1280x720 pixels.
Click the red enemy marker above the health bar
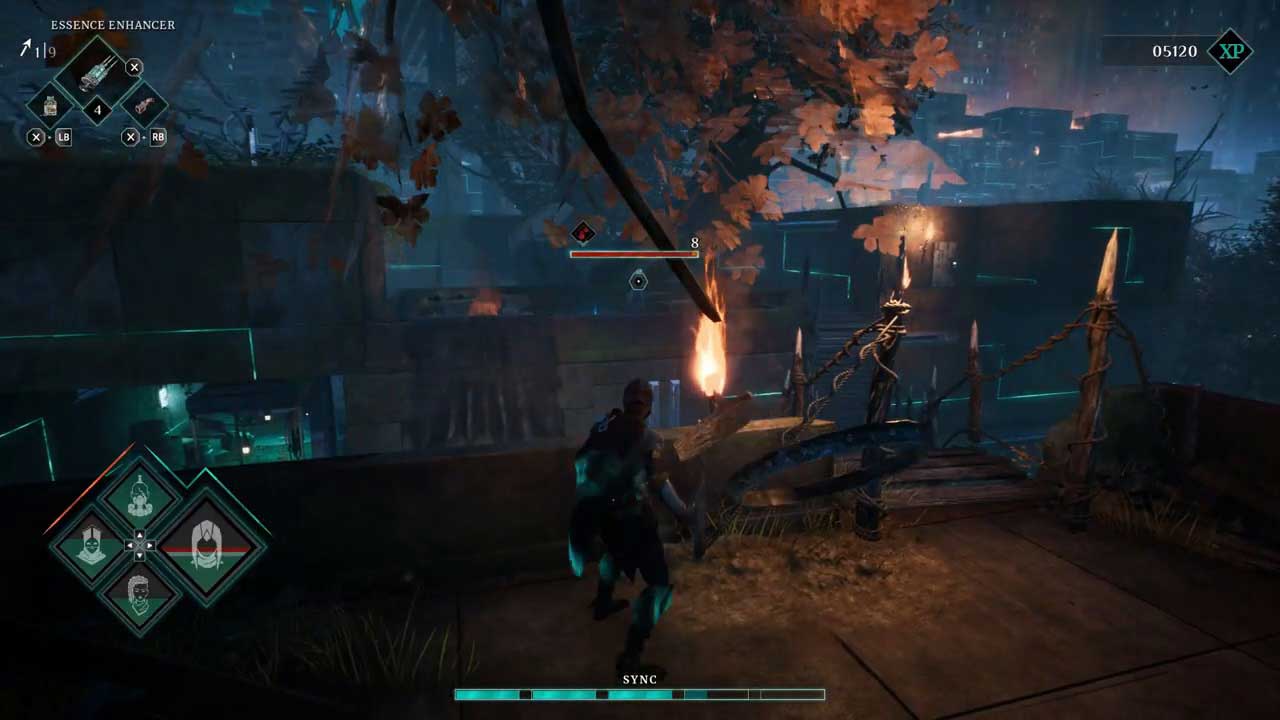coord(582,234)
